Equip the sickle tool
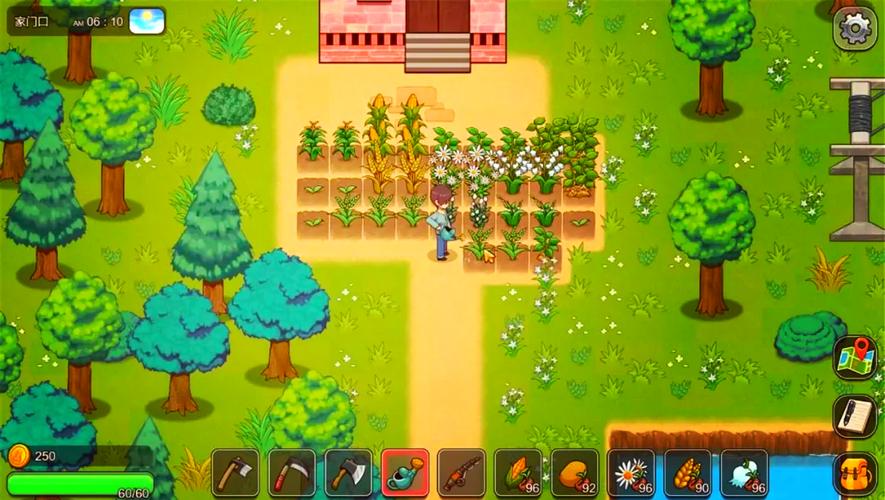The height and width of the screenshot is (500, 885). pos(292,473)
